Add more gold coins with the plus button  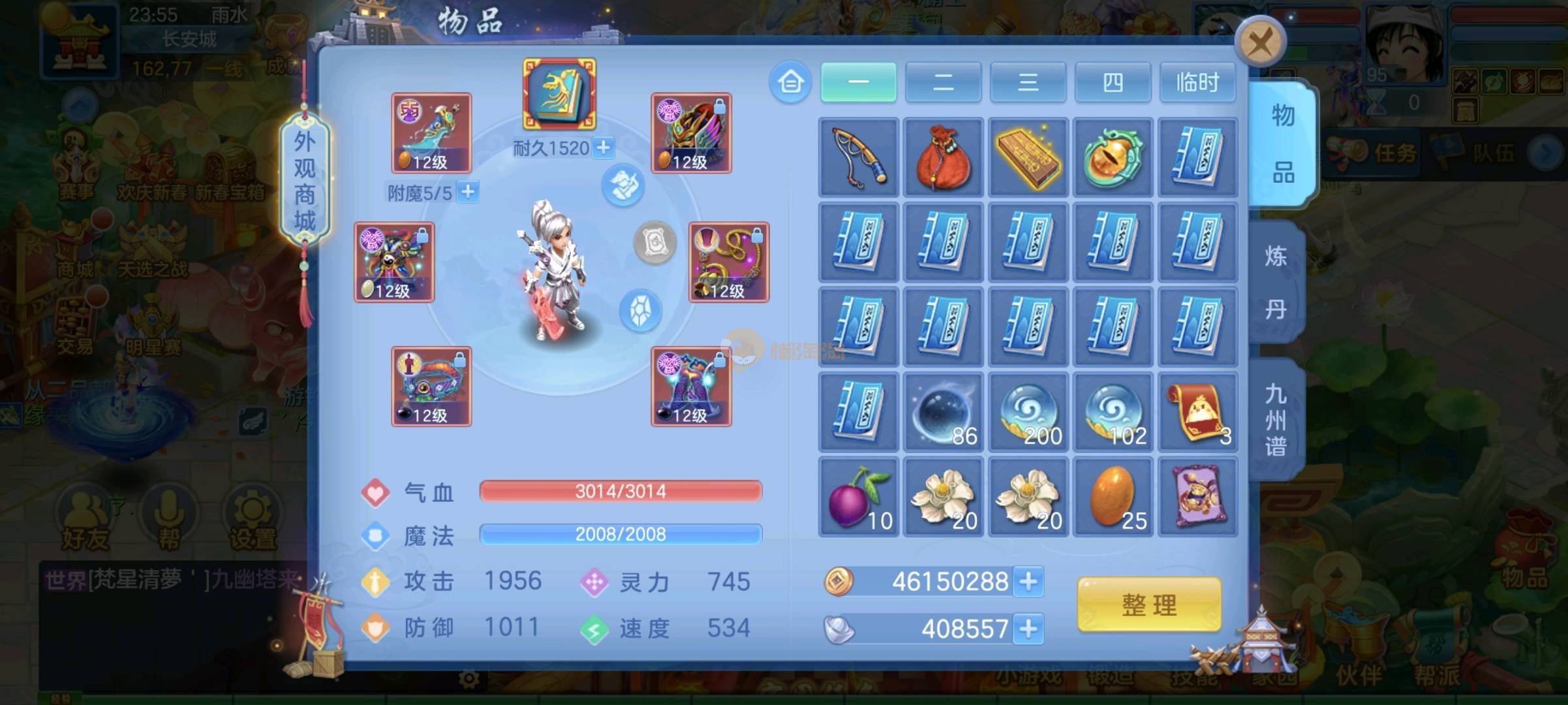pos(1028,581)
